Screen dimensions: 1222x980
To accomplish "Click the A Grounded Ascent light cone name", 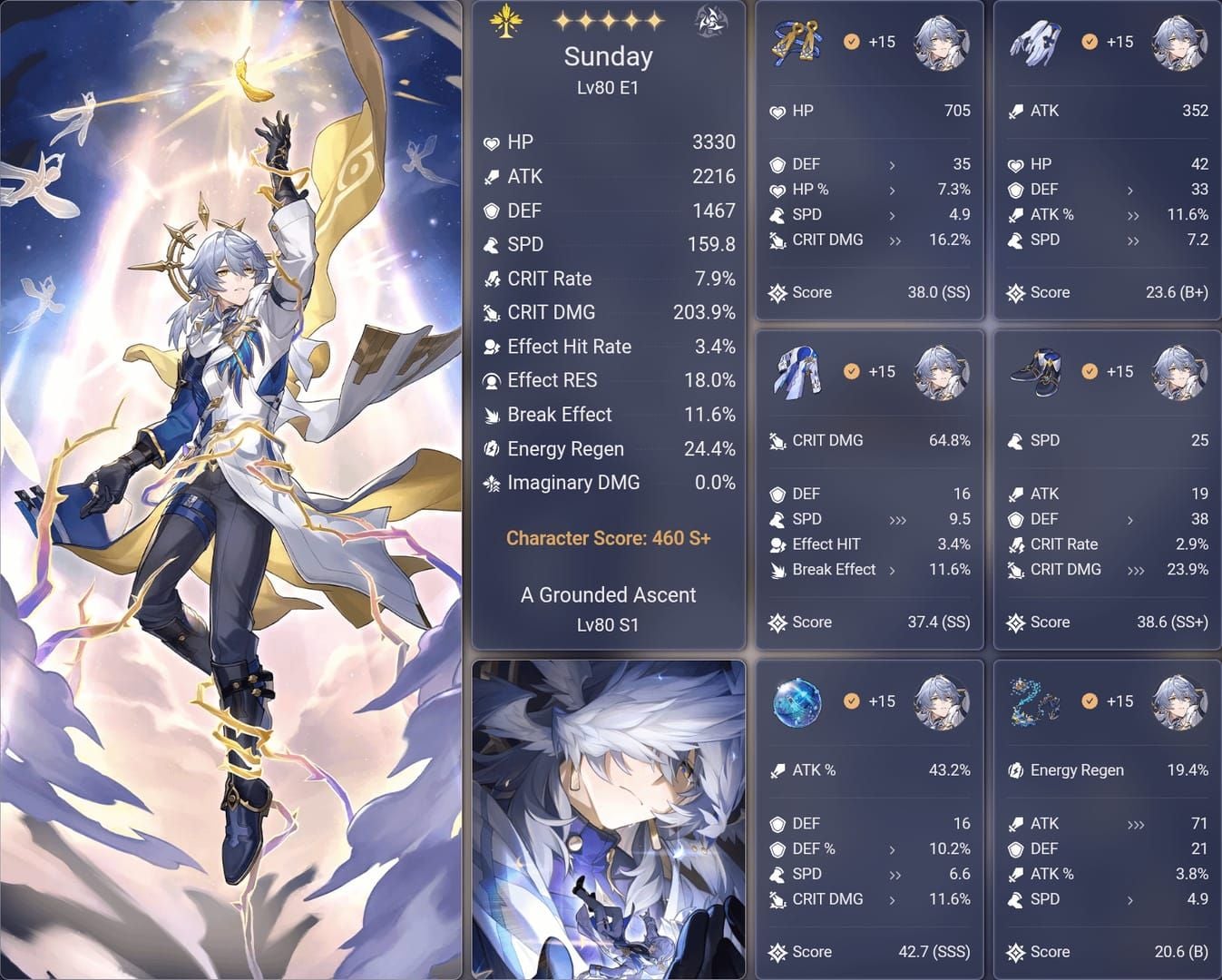I will [x=608, y=595].
